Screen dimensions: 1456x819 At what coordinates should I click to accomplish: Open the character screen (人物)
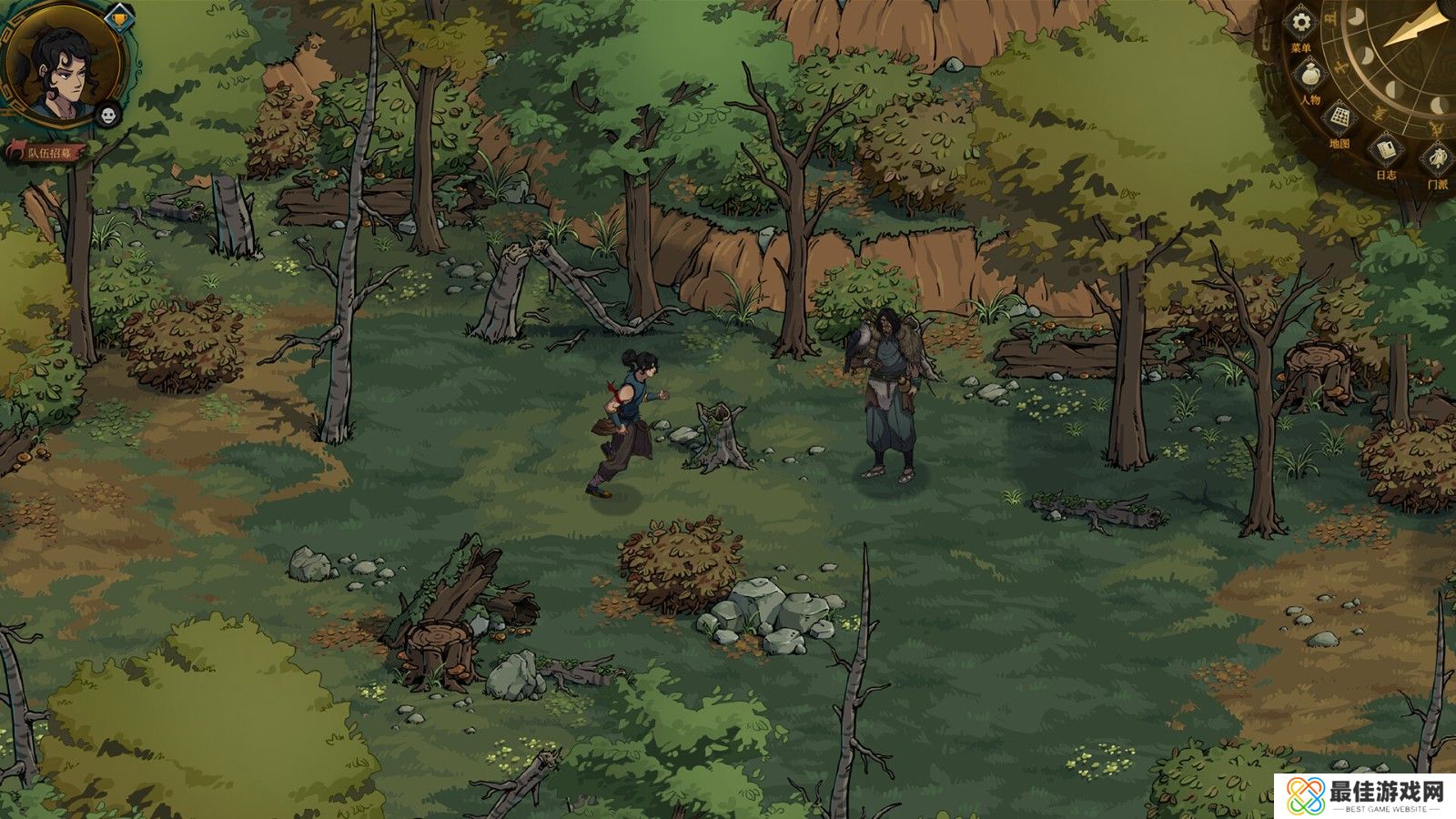pos(1310,75)
